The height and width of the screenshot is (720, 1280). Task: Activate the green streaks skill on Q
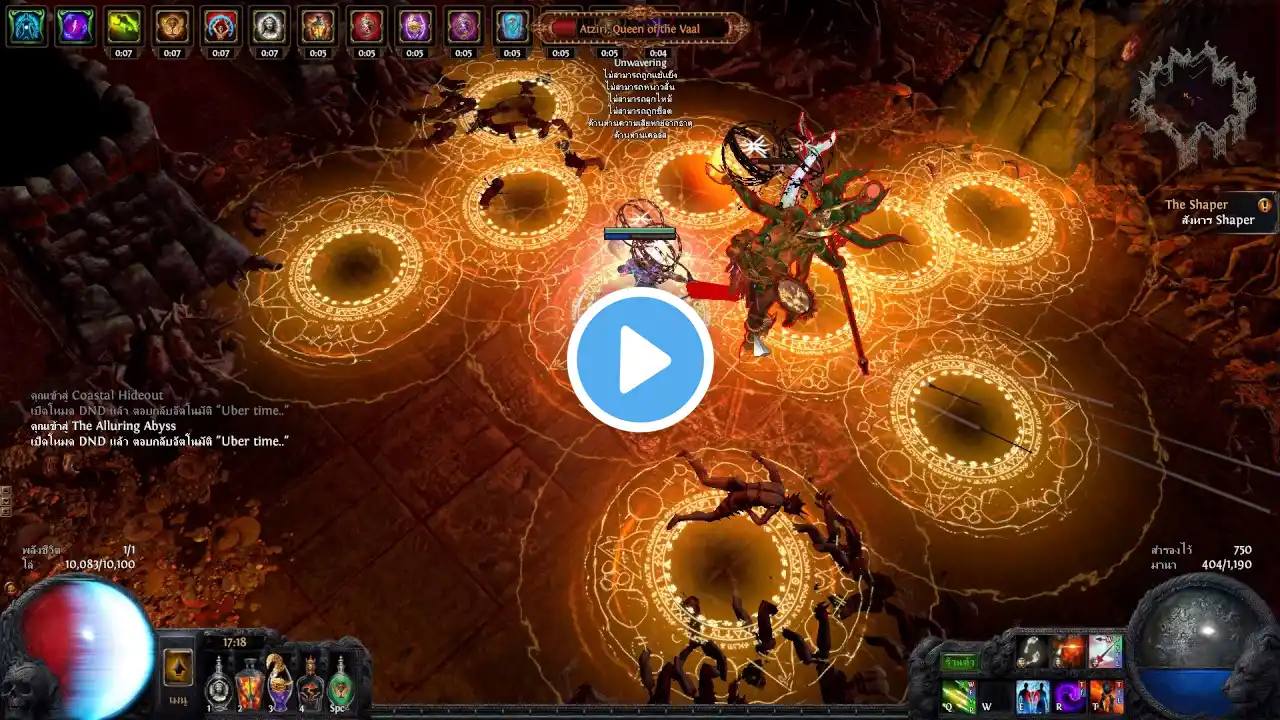[959, 695]
